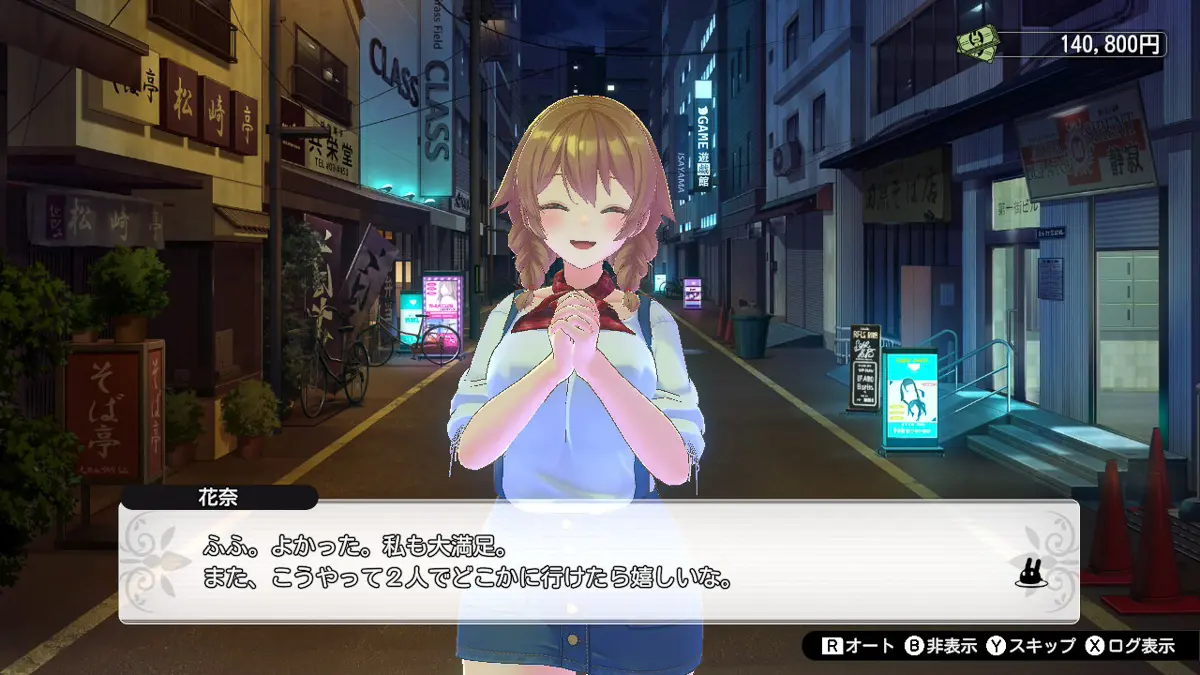Viewport: 1200px width, 675px height.
Task: Click the black rabbit continue indicator
Action: point(1029,573)
